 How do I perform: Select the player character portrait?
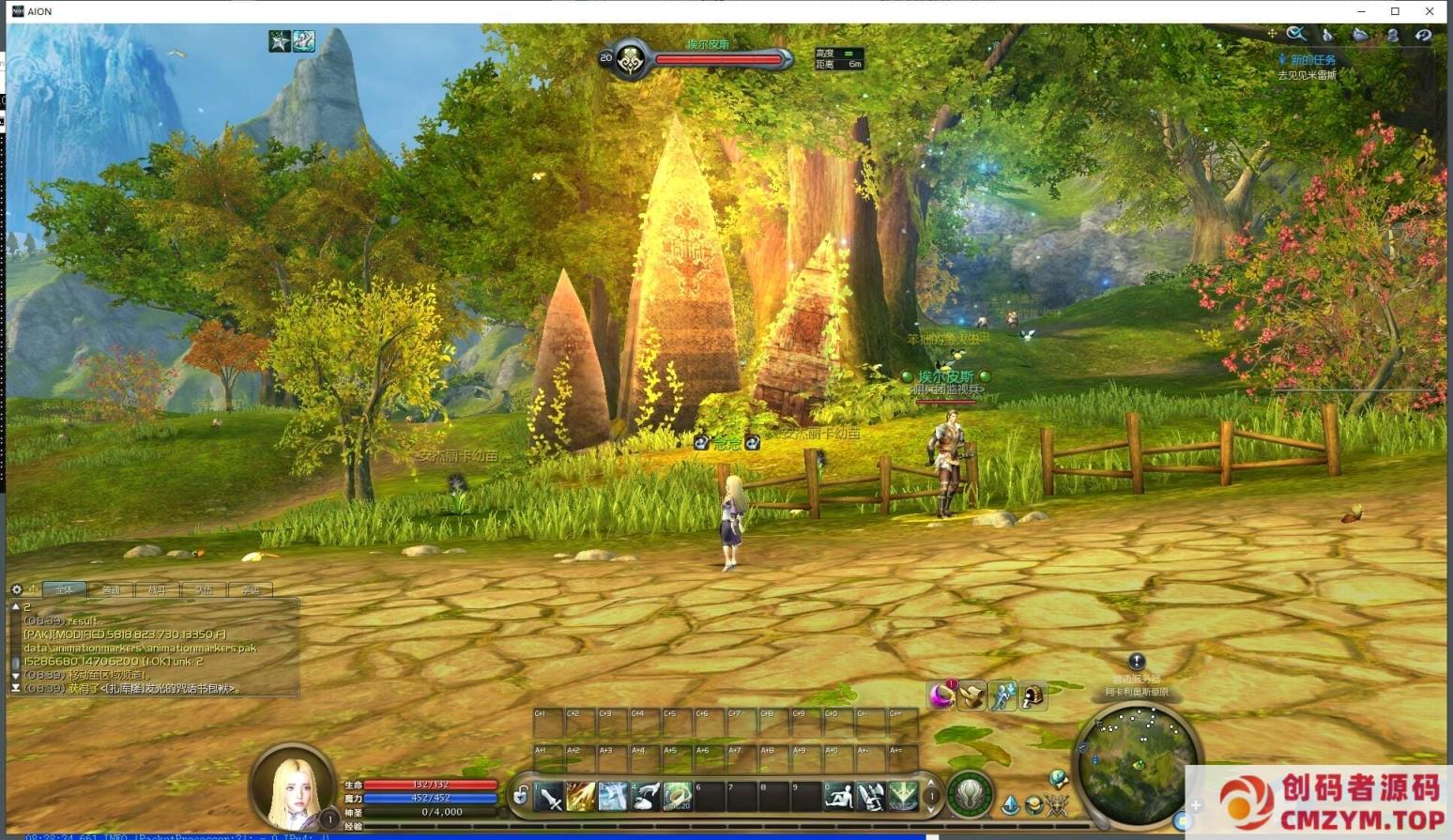pos(292,787)
